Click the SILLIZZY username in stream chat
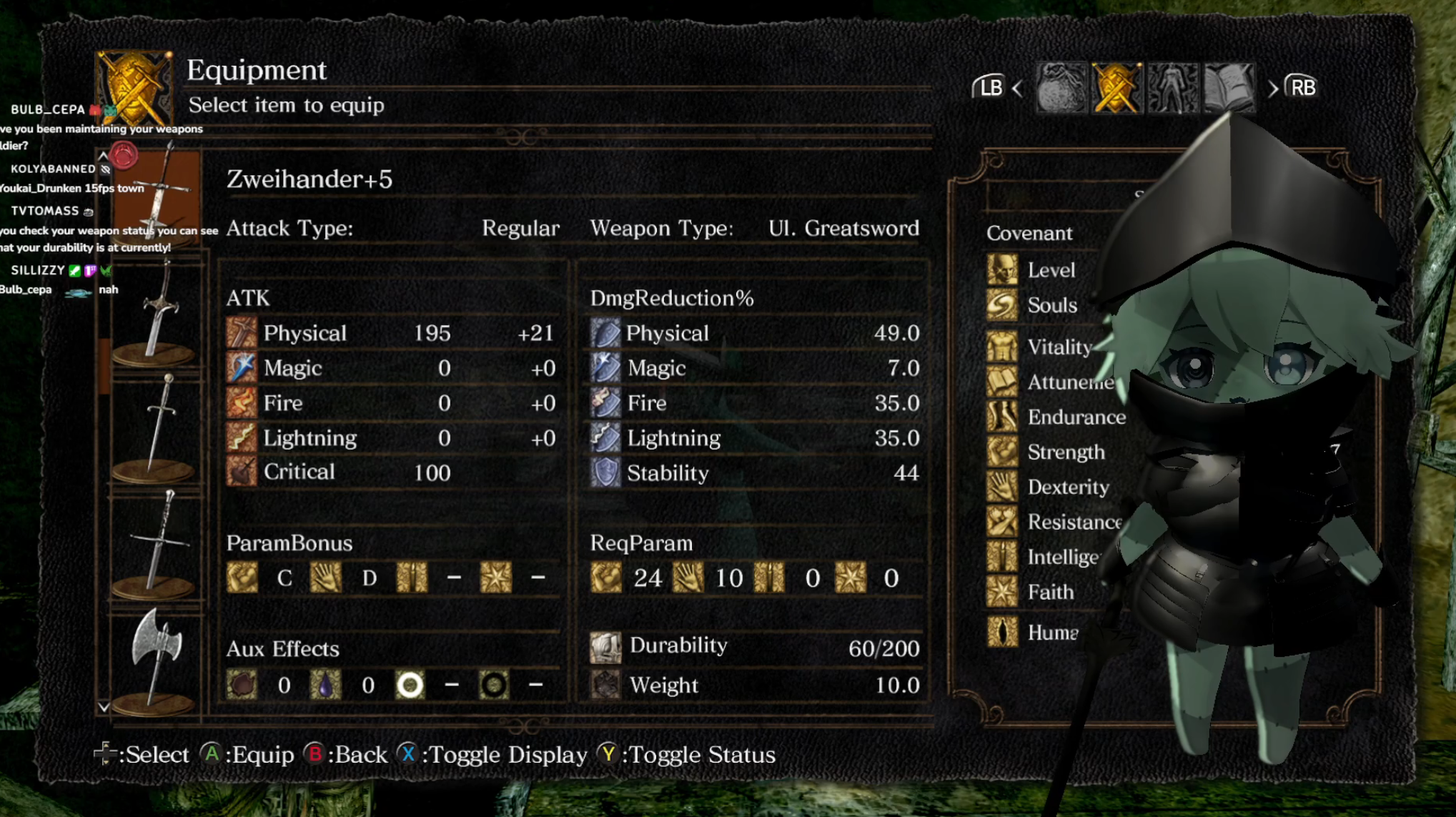 pos(38,270)
